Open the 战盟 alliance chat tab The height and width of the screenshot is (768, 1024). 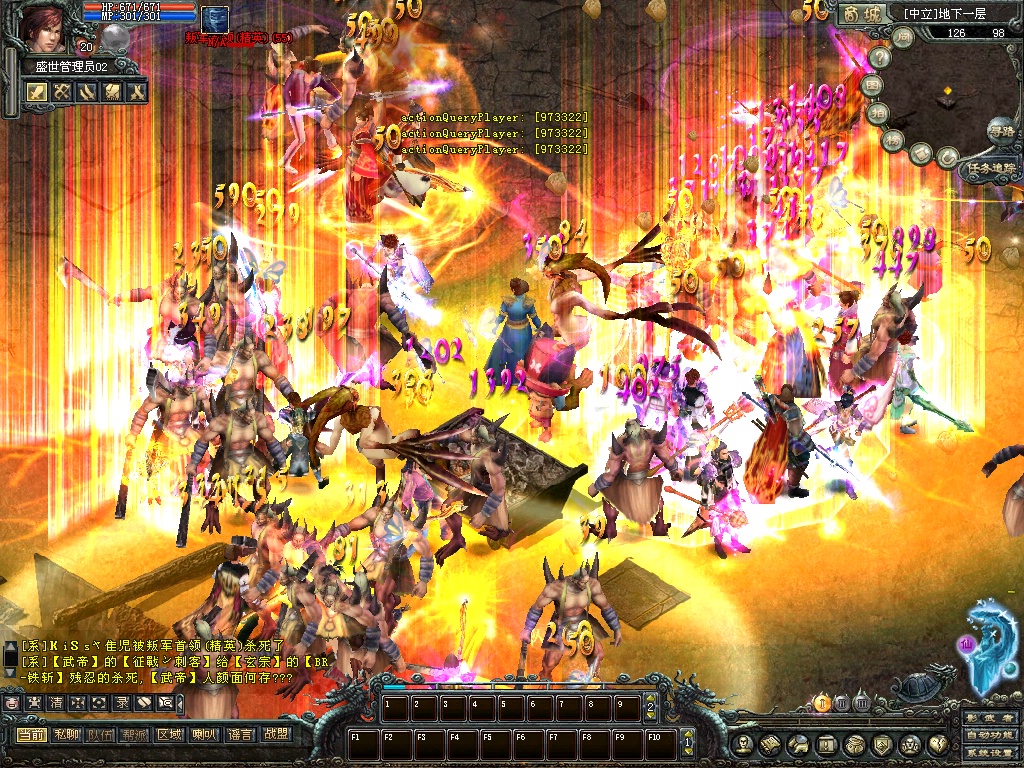click(x=275, y=734)
